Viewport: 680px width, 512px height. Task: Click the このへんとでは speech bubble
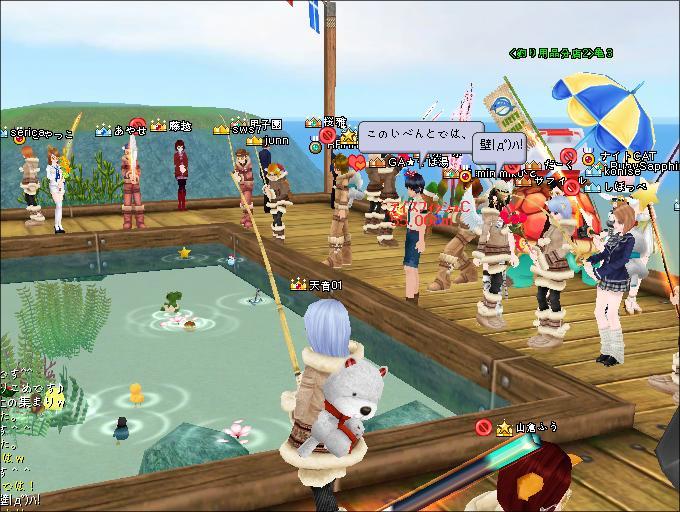412,134
